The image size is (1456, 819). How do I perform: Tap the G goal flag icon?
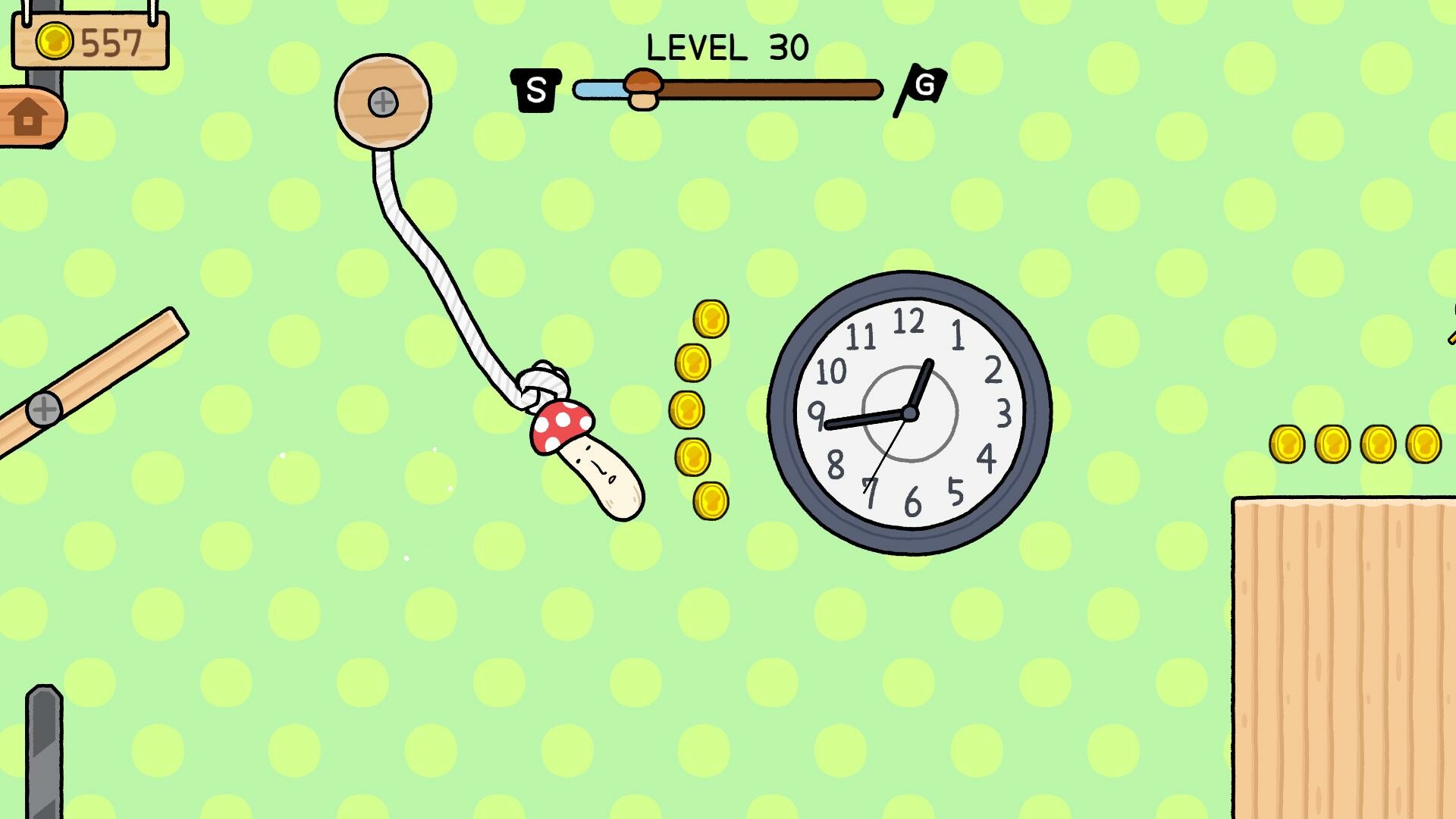click(x=924, y=86)
